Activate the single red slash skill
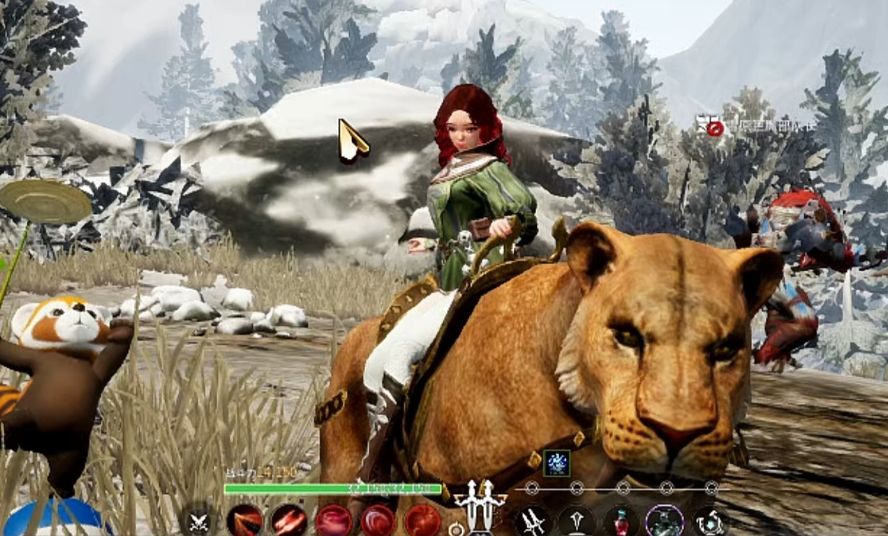Viewport: 888px width, 536px height. tap(244, 521)
